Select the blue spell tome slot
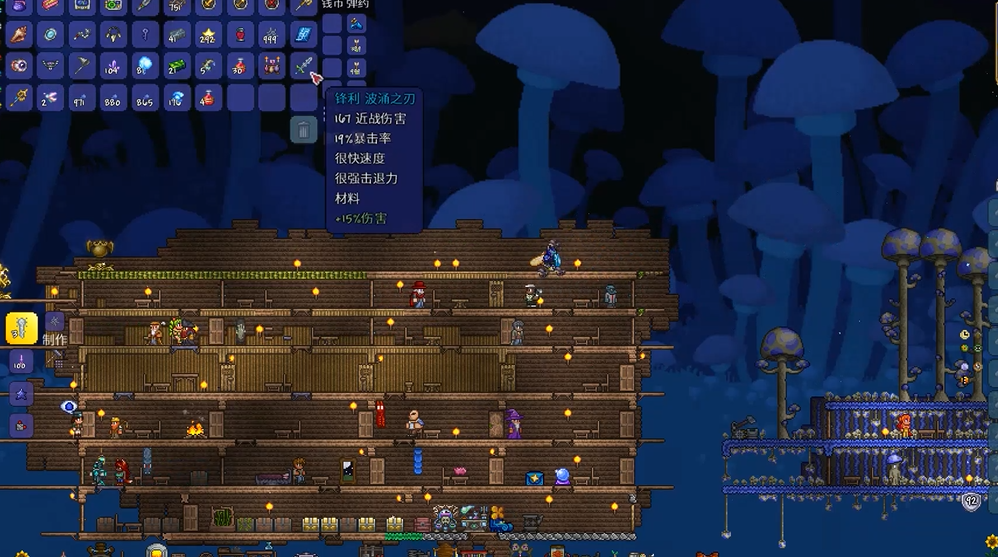This screenshot has height=557, width=998. tap(302, 35)
